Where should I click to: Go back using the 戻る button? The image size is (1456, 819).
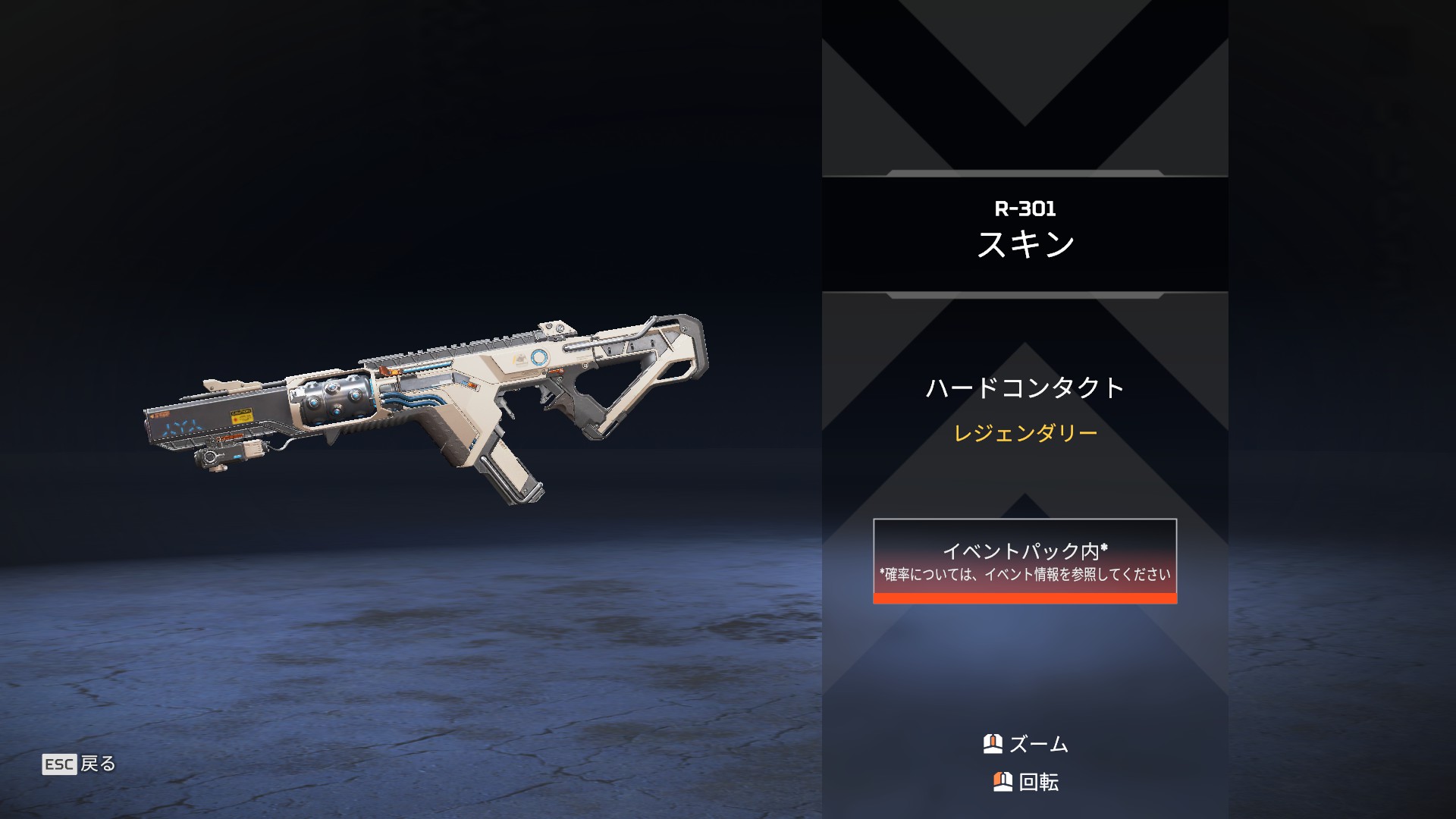coord(80,764)
